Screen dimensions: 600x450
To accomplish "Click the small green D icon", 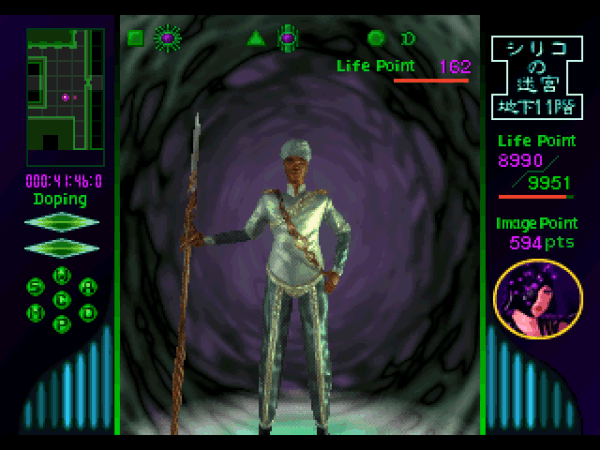I will click(x=407, y=39).
